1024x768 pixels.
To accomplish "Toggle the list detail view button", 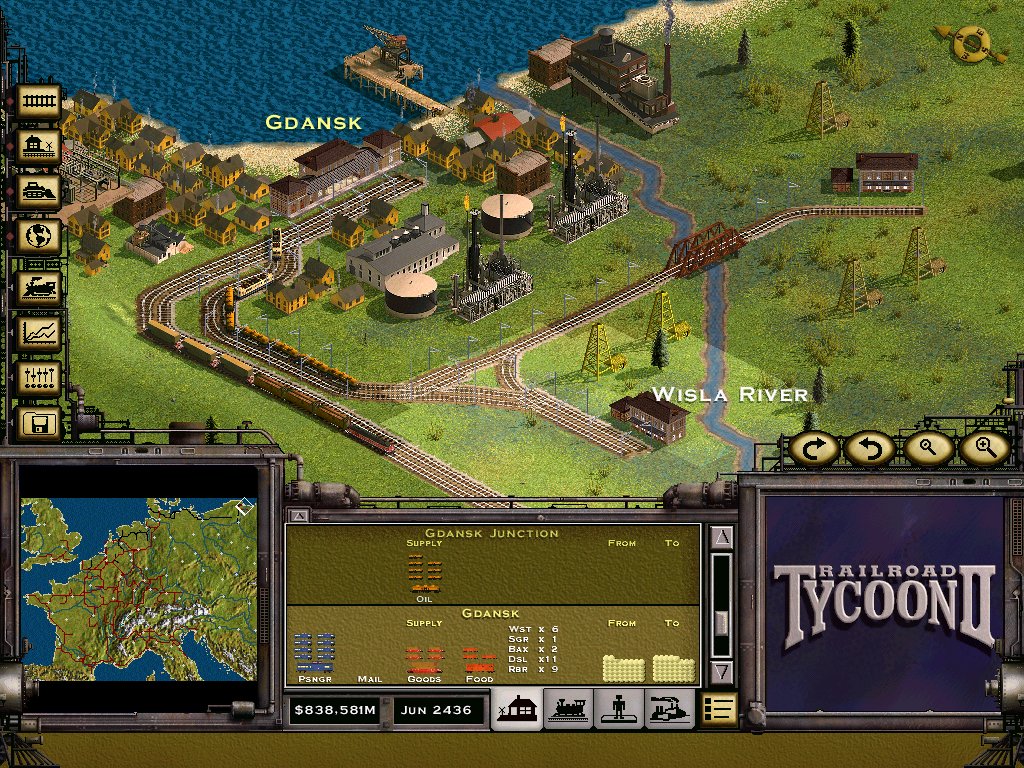I will pos(720,709).
